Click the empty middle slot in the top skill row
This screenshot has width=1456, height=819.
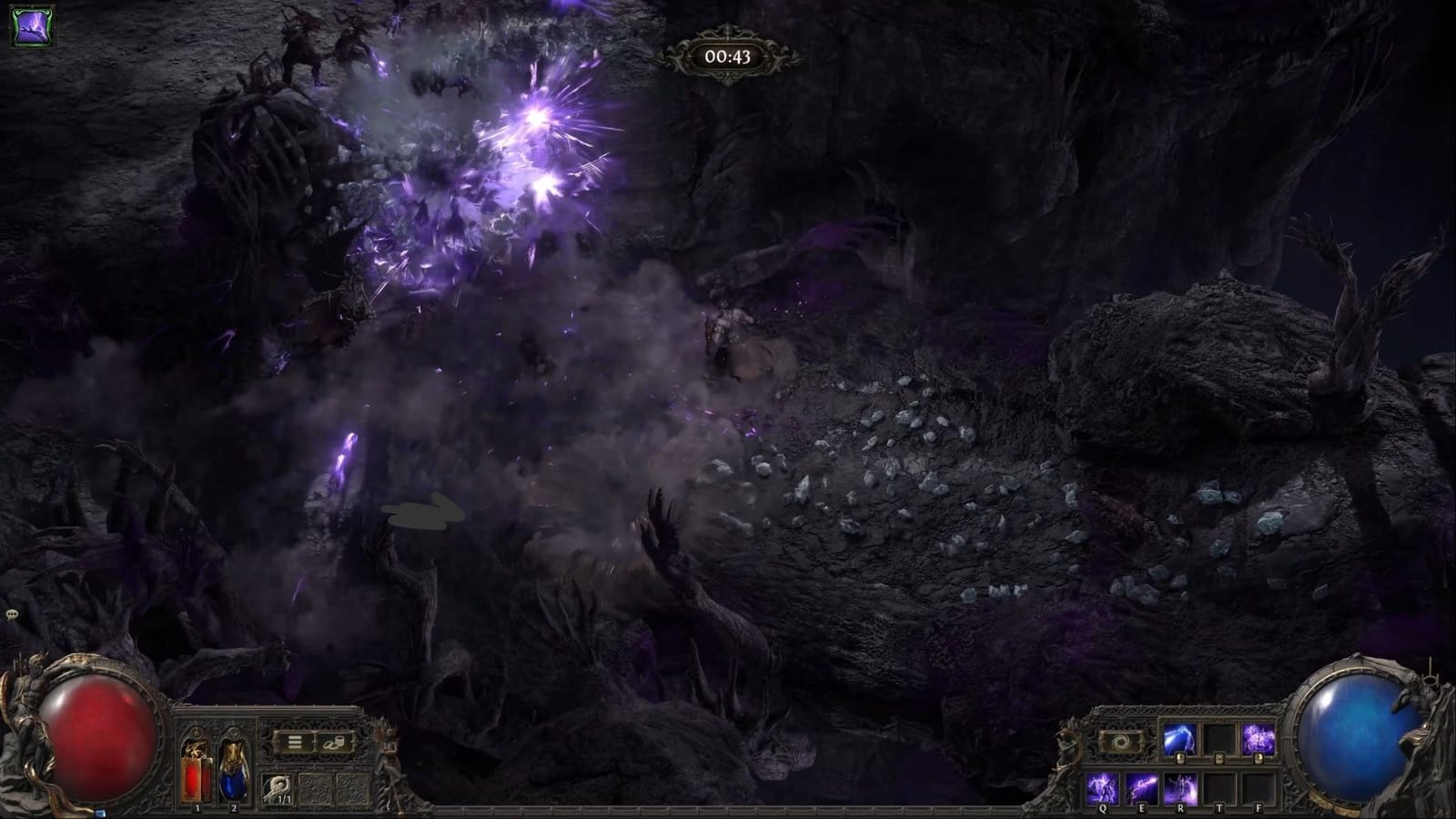1219,737
